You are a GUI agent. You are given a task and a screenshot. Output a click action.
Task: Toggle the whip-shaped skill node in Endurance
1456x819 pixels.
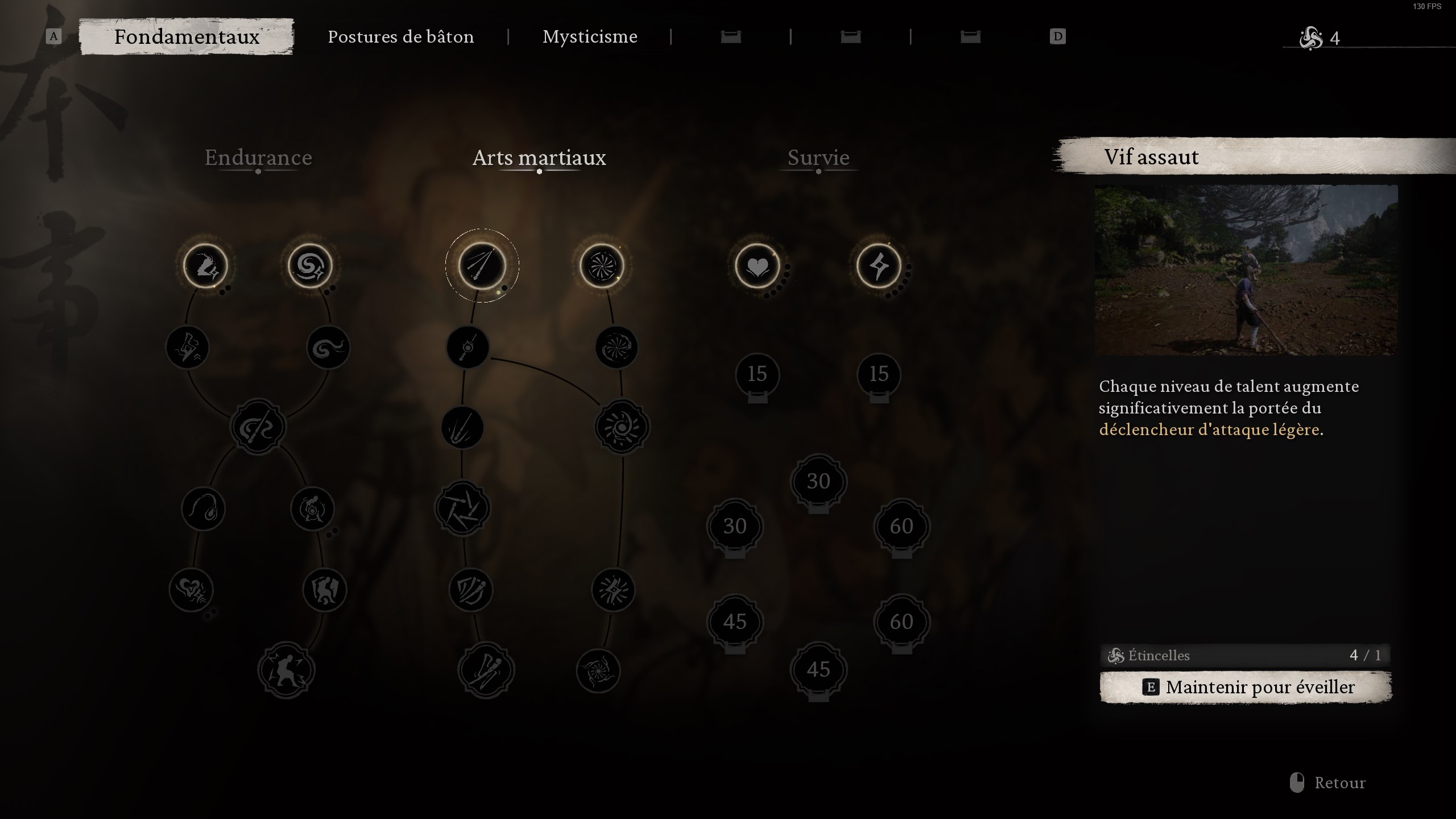coord(203,509)
